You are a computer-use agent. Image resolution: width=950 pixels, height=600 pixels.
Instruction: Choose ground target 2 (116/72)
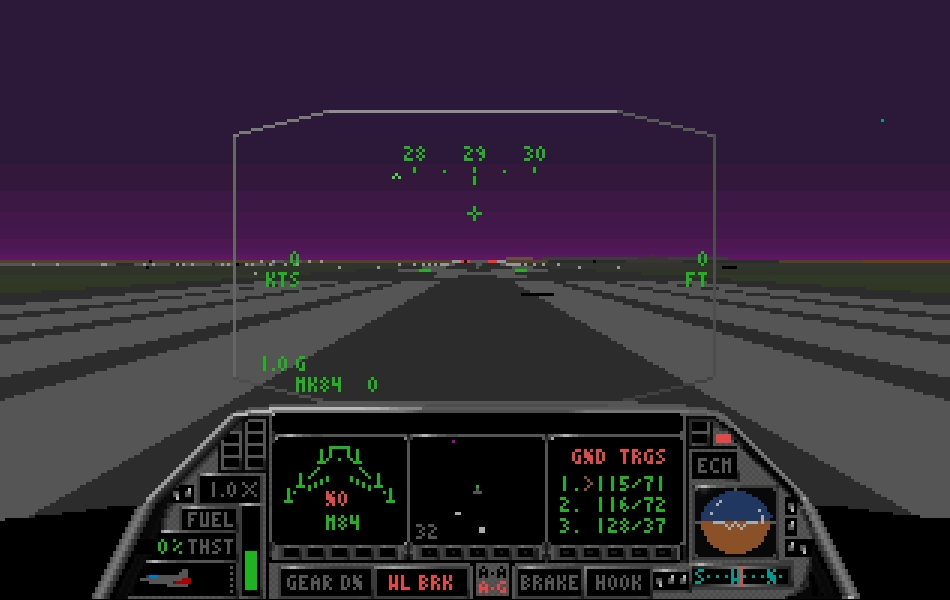coord(612,504)
